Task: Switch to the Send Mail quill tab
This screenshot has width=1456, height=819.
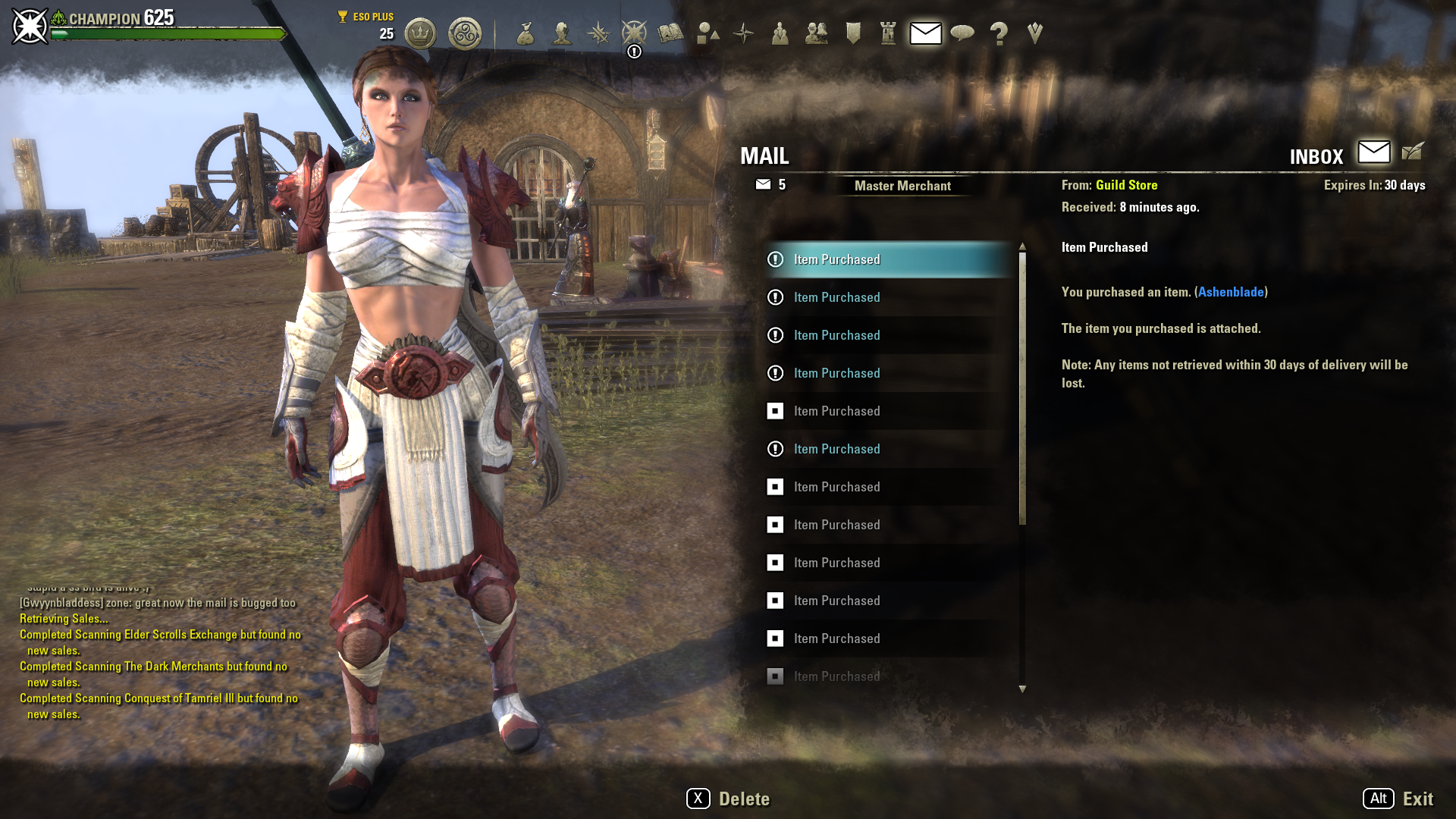Action: point(1413,152)
